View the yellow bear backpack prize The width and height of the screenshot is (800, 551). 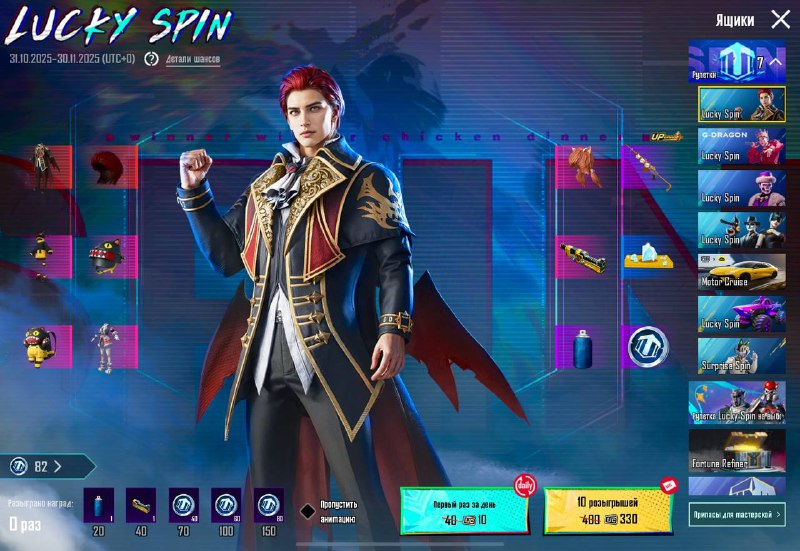tap(40, 346)
